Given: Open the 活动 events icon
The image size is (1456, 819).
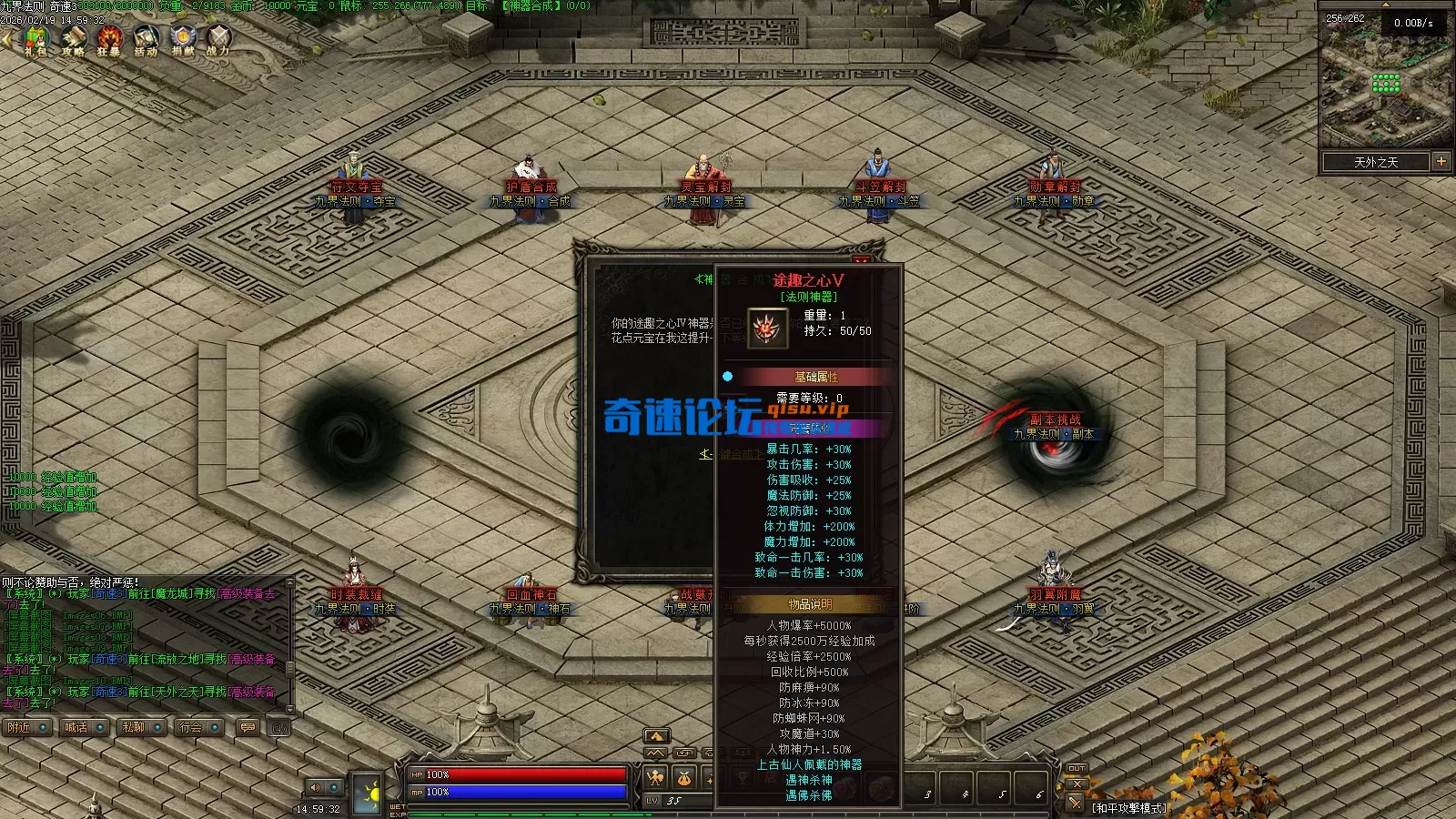Looking at the screenshot, I should tap(146, 39).
